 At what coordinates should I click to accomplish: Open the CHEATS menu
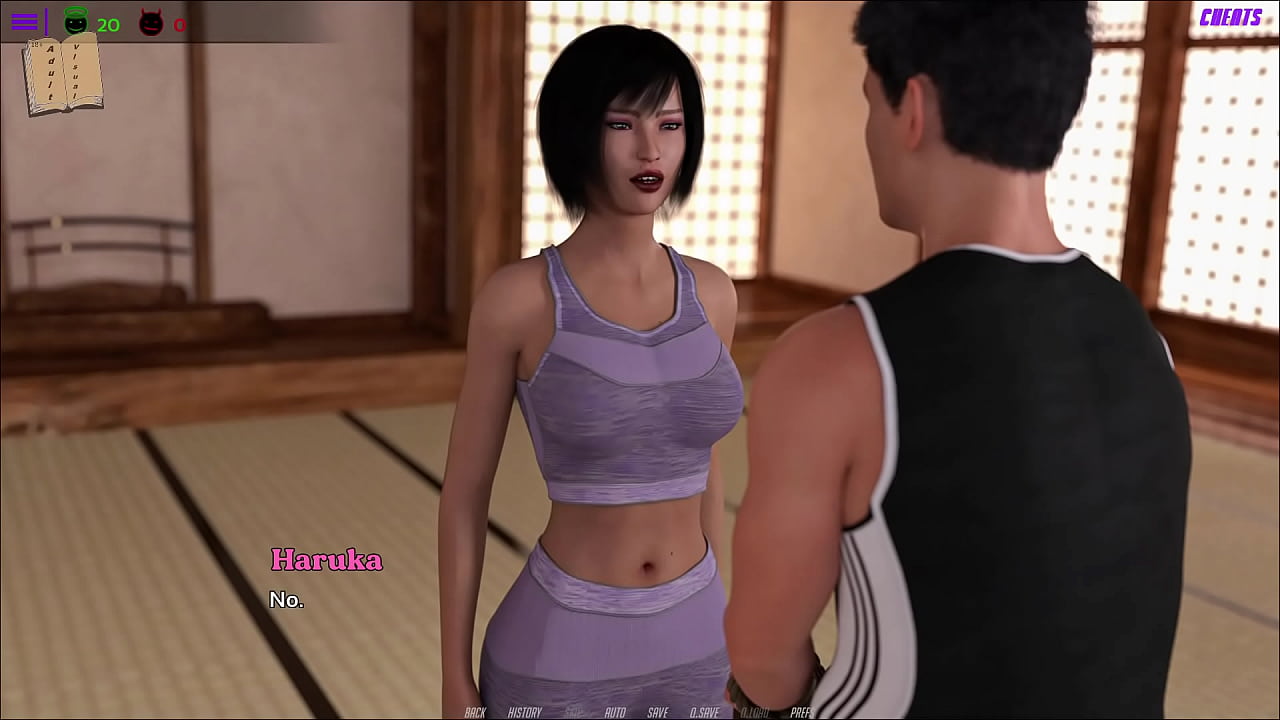(x=1230, y=17)
